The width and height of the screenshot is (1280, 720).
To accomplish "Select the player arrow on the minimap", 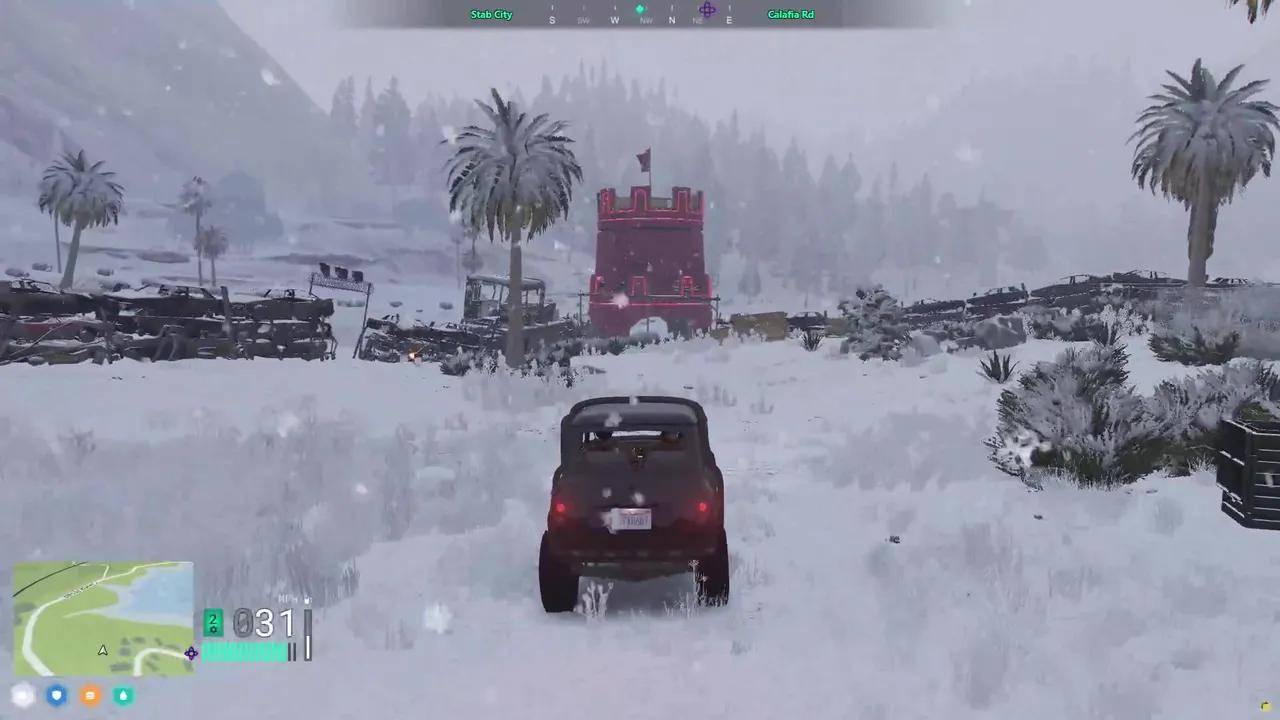I will point(102,649).
